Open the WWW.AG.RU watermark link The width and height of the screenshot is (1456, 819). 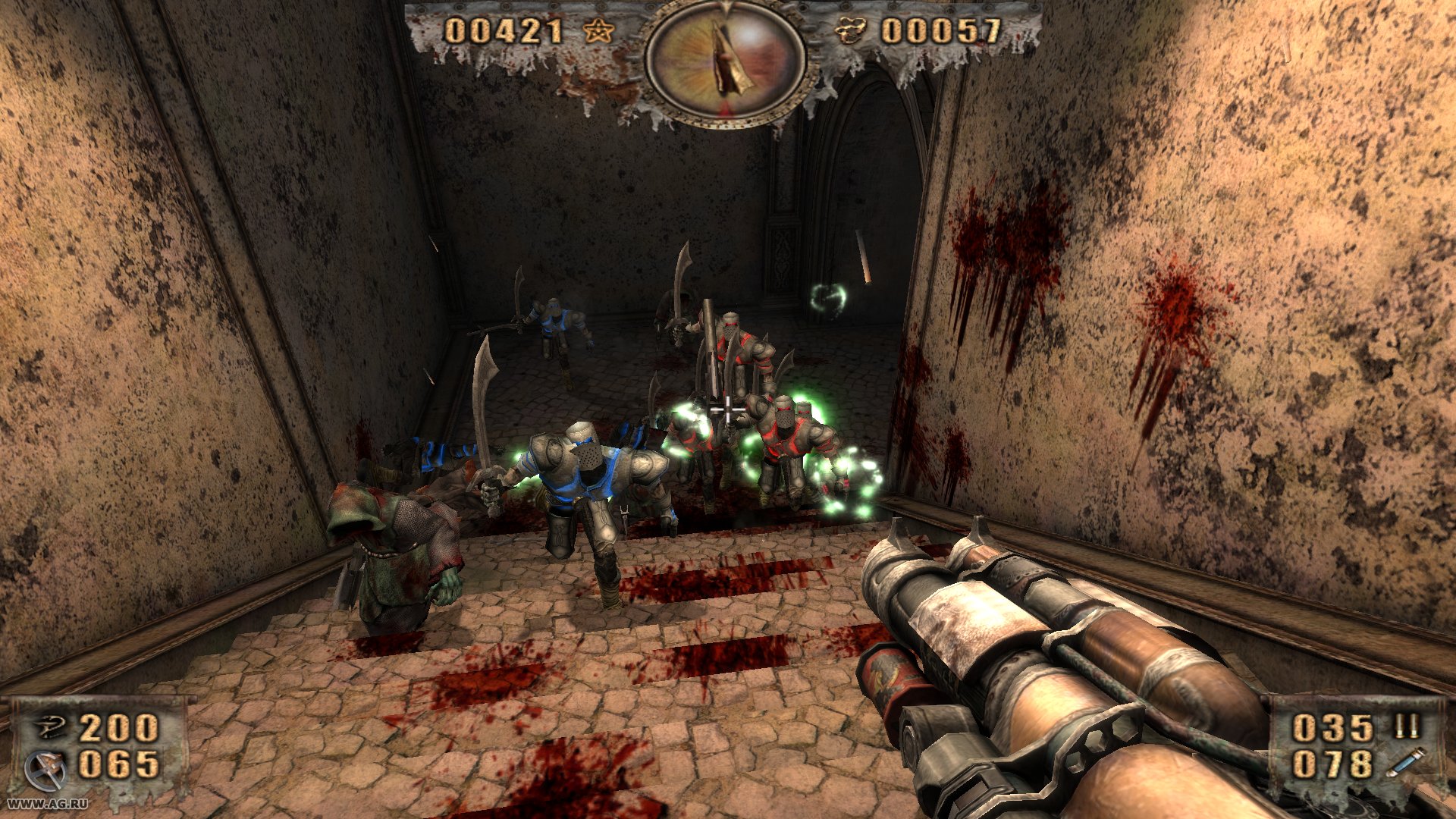[x=49, y=804]
